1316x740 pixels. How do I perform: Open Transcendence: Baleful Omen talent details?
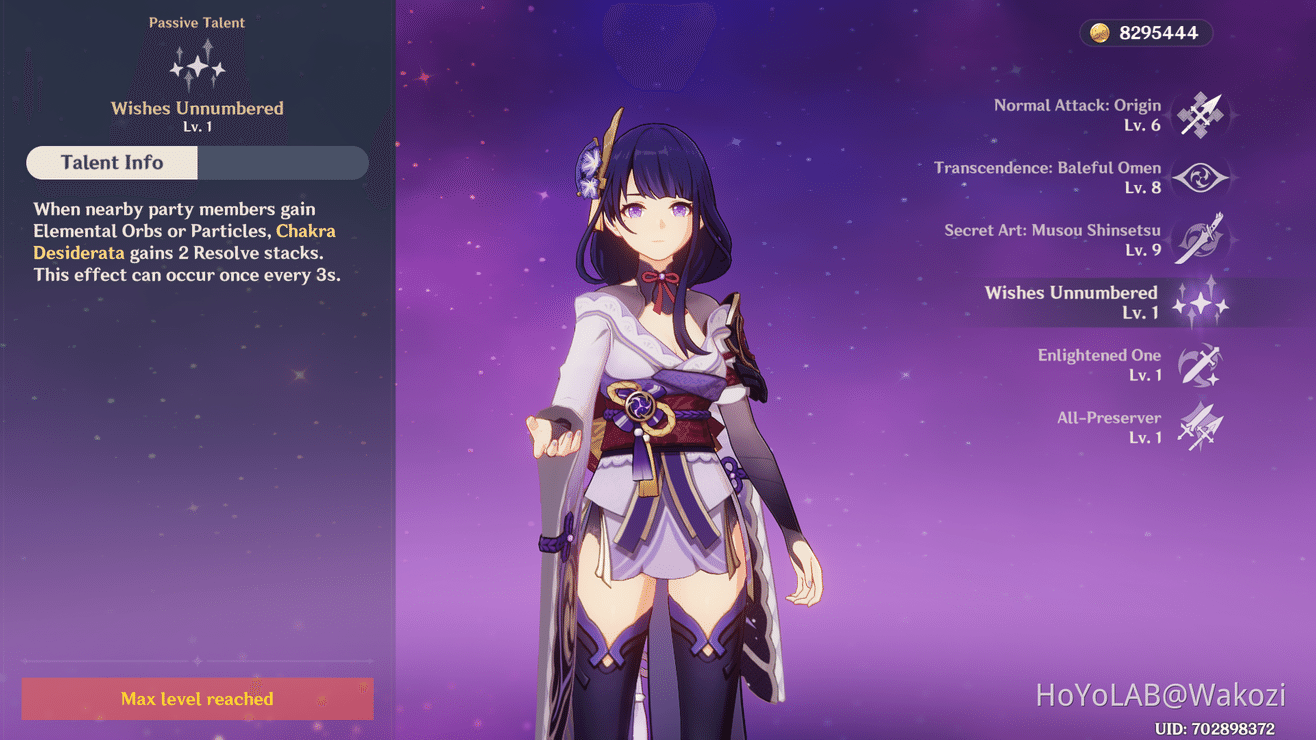pos(1199,178)
